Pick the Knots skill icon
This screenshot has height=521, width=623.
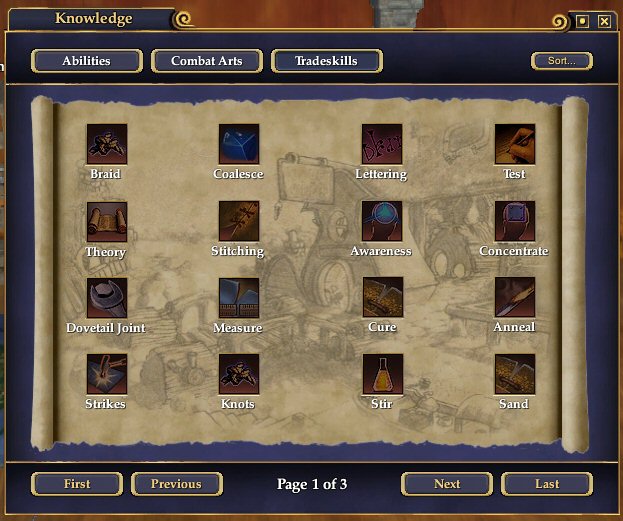239,374
